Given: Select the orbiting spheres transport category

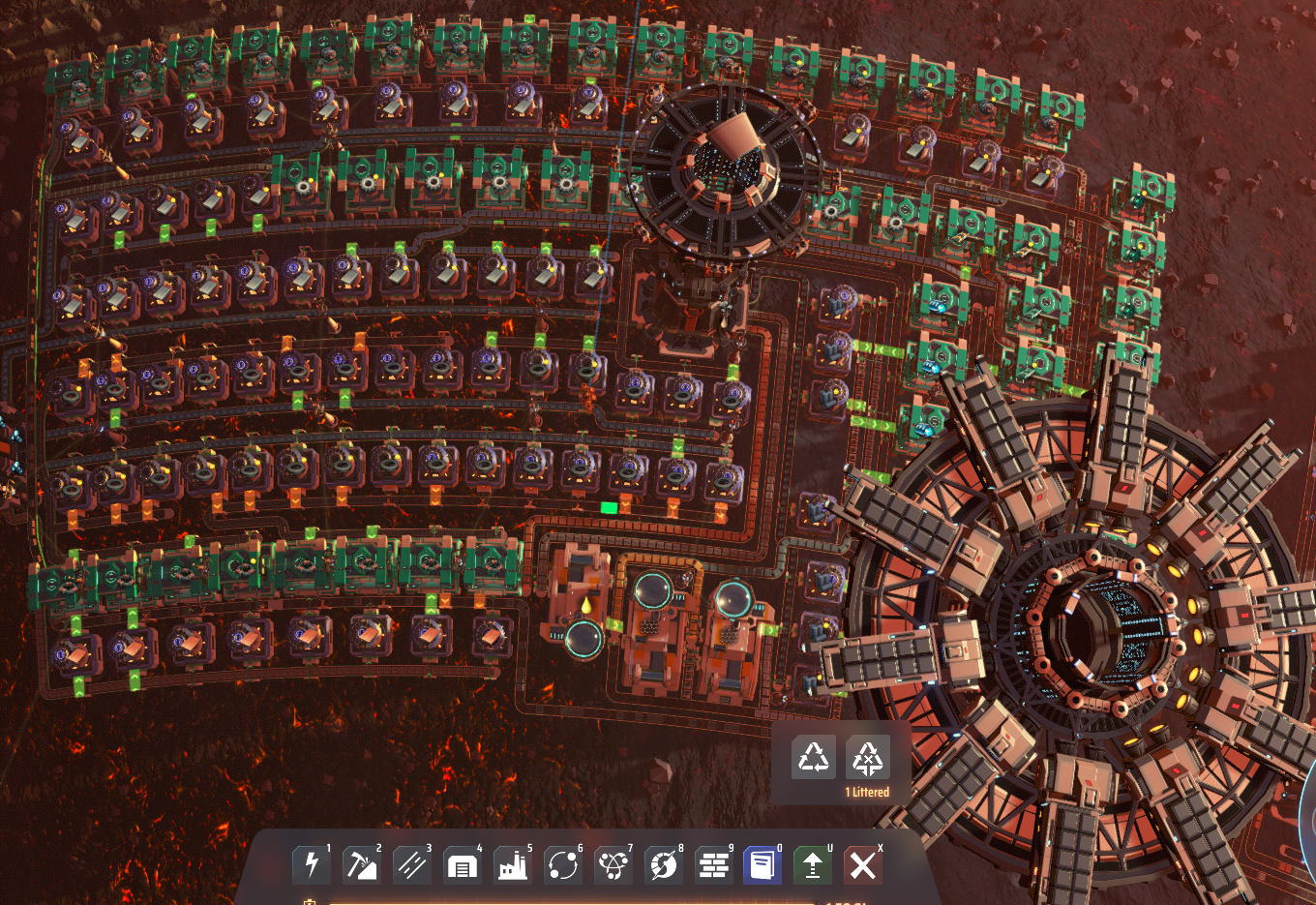Looking at the screenshot, I should (563, 863).
